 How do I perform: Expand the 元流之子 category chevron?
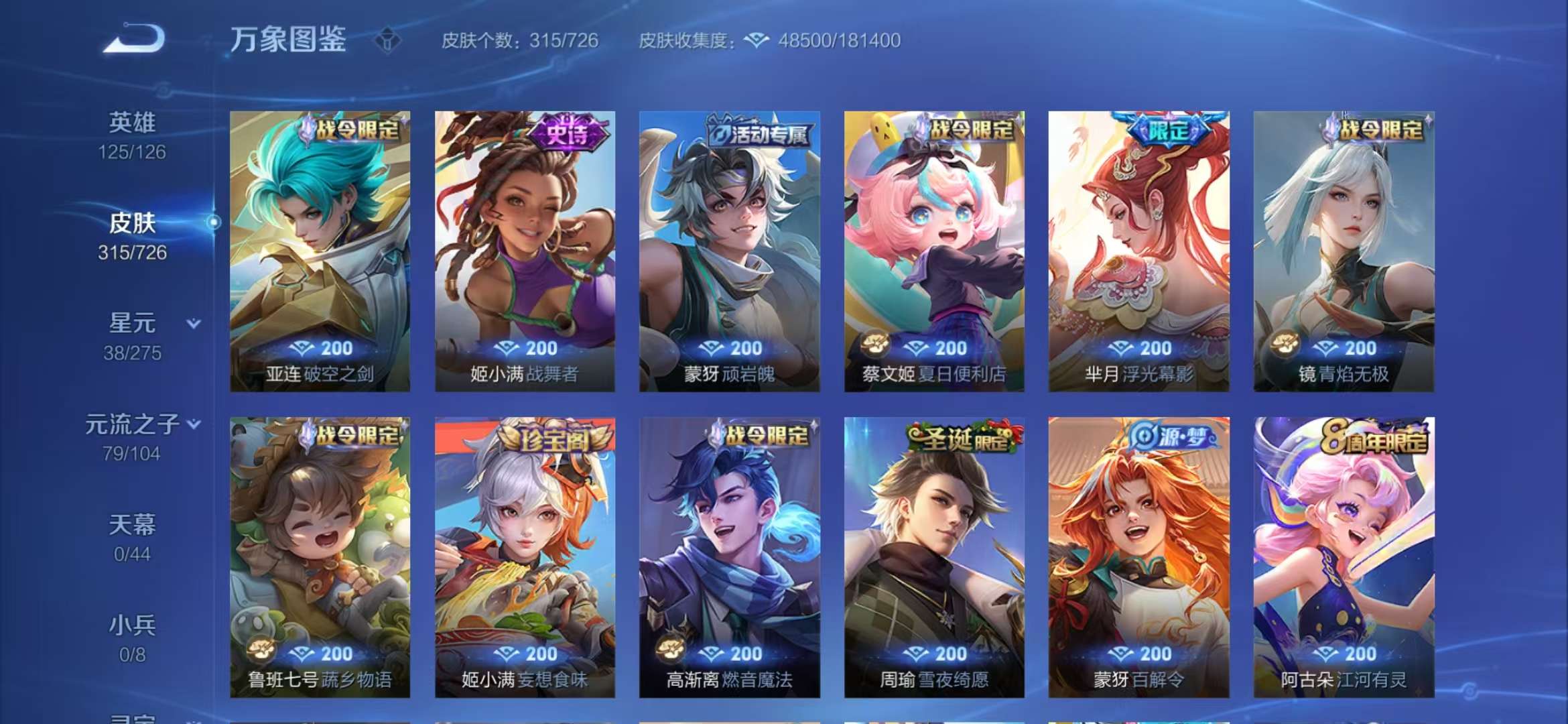point(194,424)
